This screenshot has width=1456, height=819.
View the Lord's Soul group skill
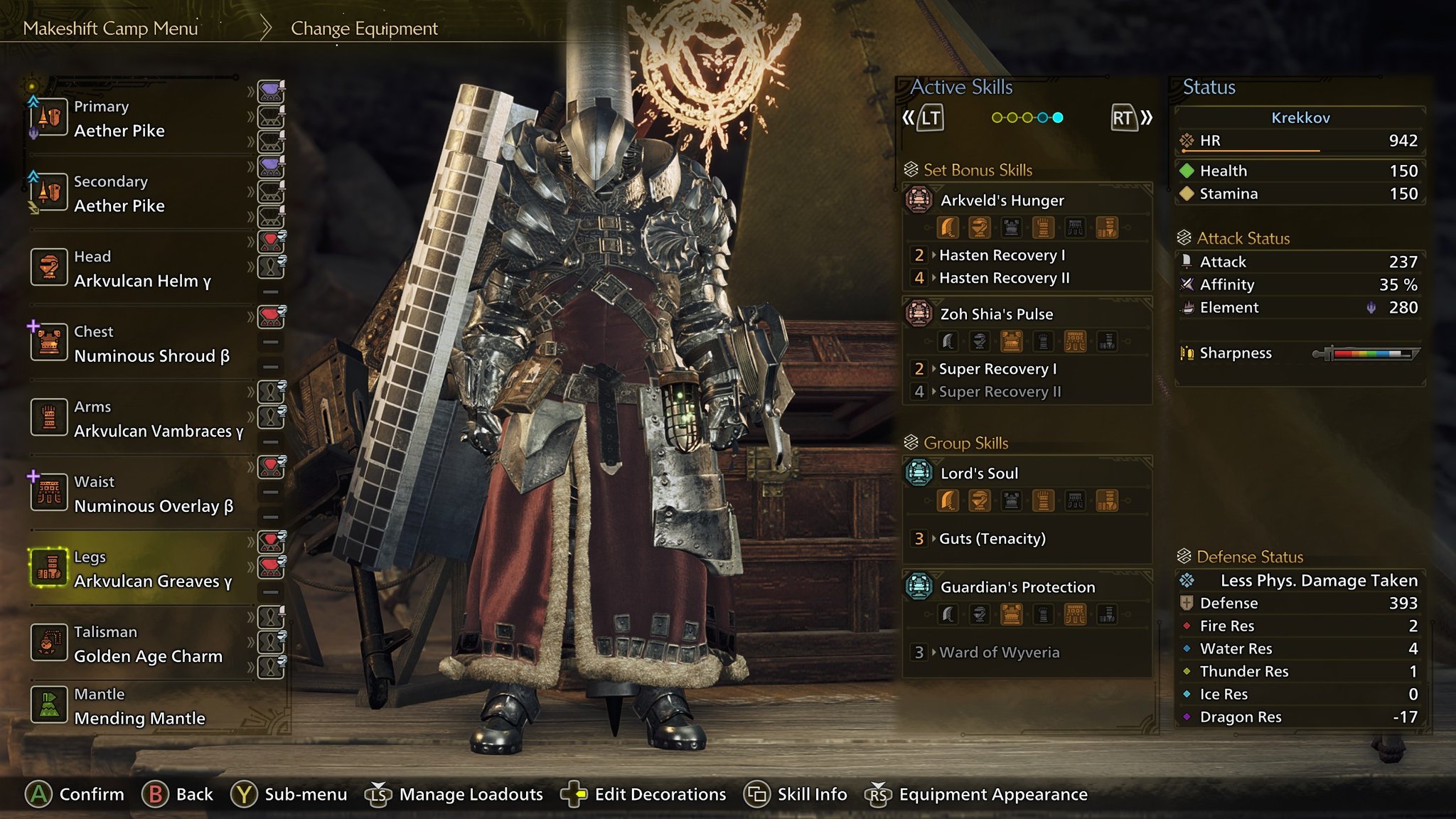978,473
